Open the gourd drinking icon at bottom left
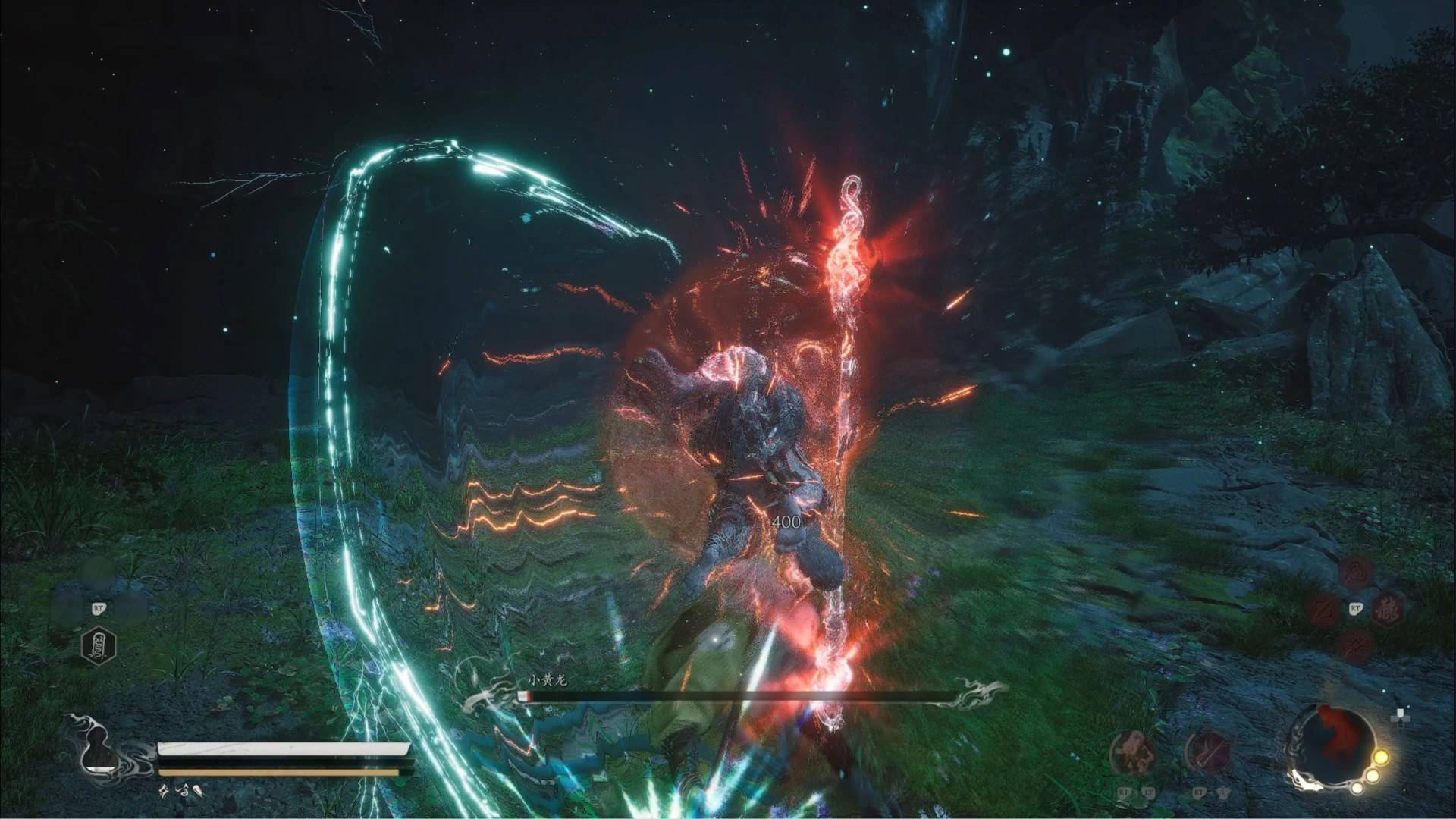 [99, 752]
